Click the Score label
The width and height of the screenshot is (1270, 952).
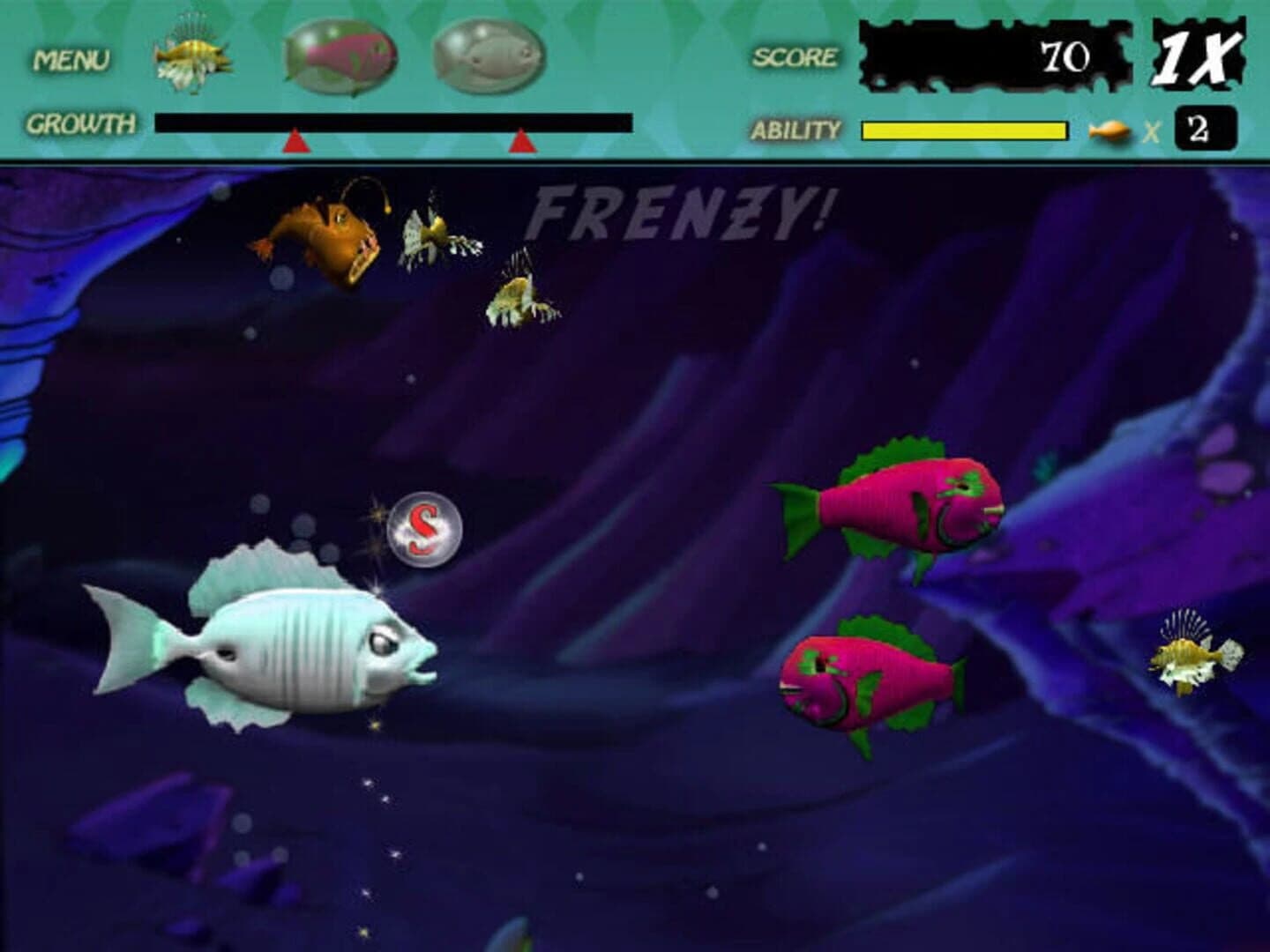792,56
